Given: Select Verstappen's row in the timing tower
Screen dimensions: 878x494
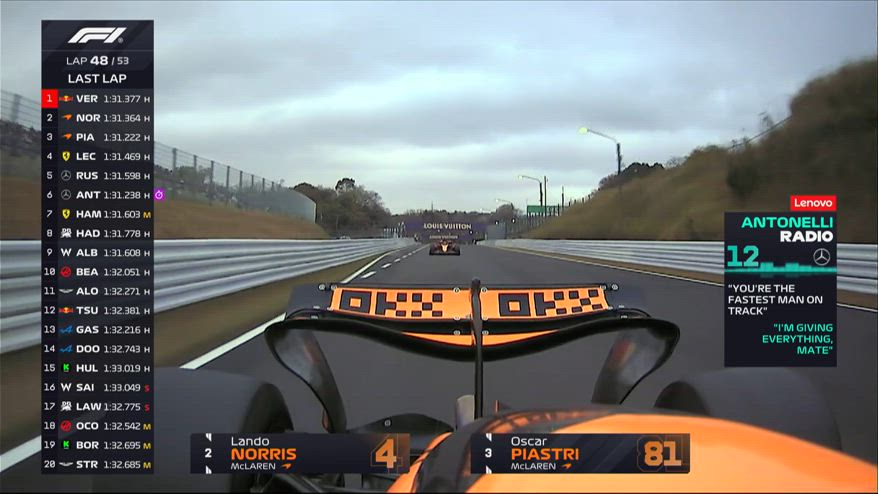Looking at the screenshot, I should click(97, 99).
